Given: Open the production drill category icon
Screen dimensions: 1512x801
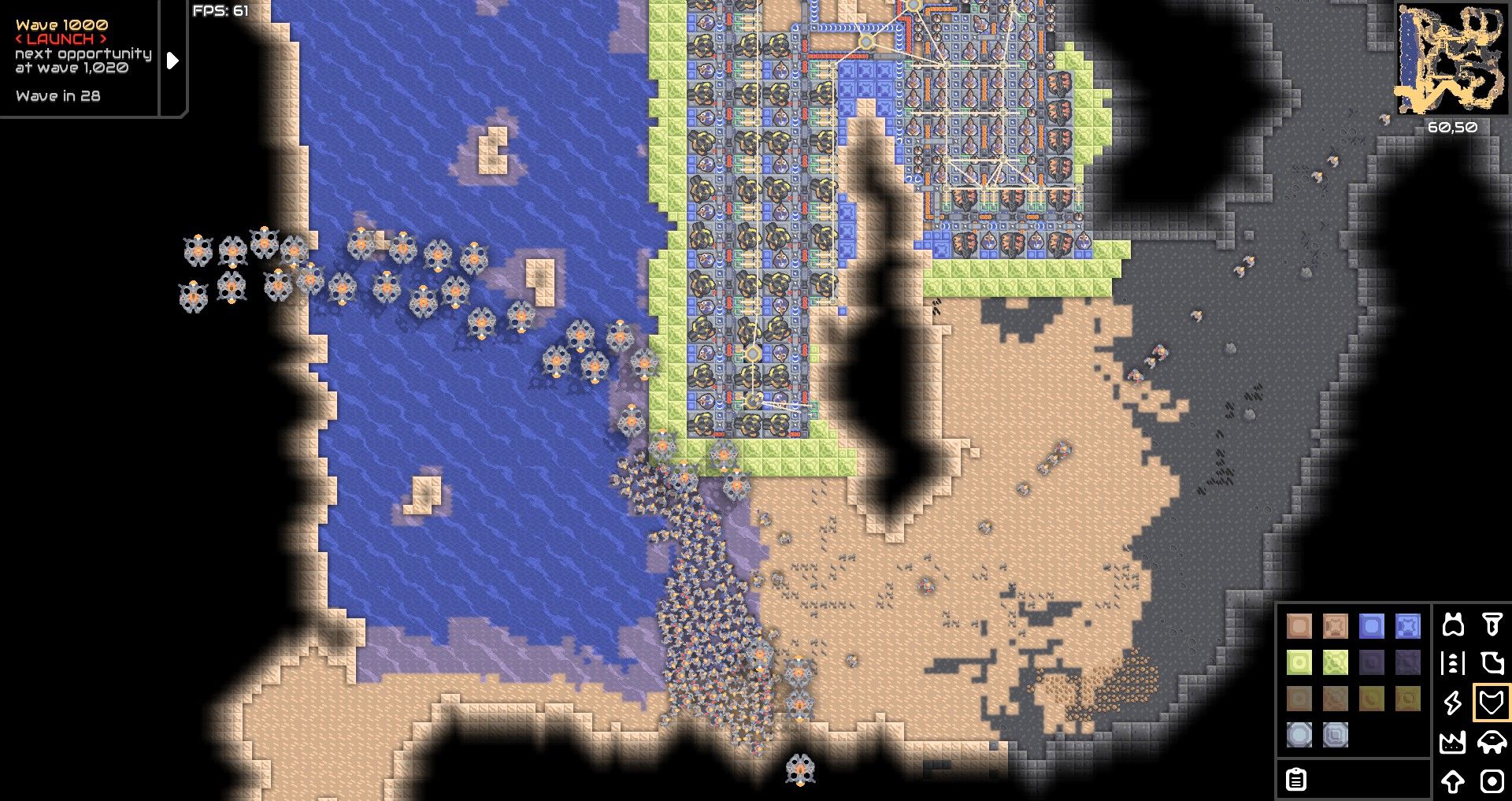Looking at the screenshot, I should pos(1491,625).
